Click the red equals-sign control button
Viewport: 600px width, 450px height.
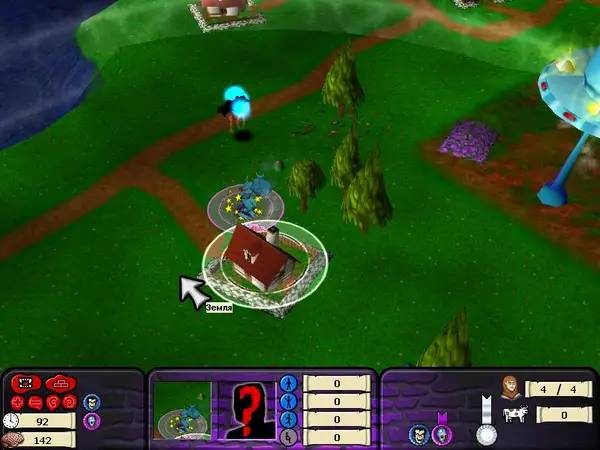click(x=34, y=402)
